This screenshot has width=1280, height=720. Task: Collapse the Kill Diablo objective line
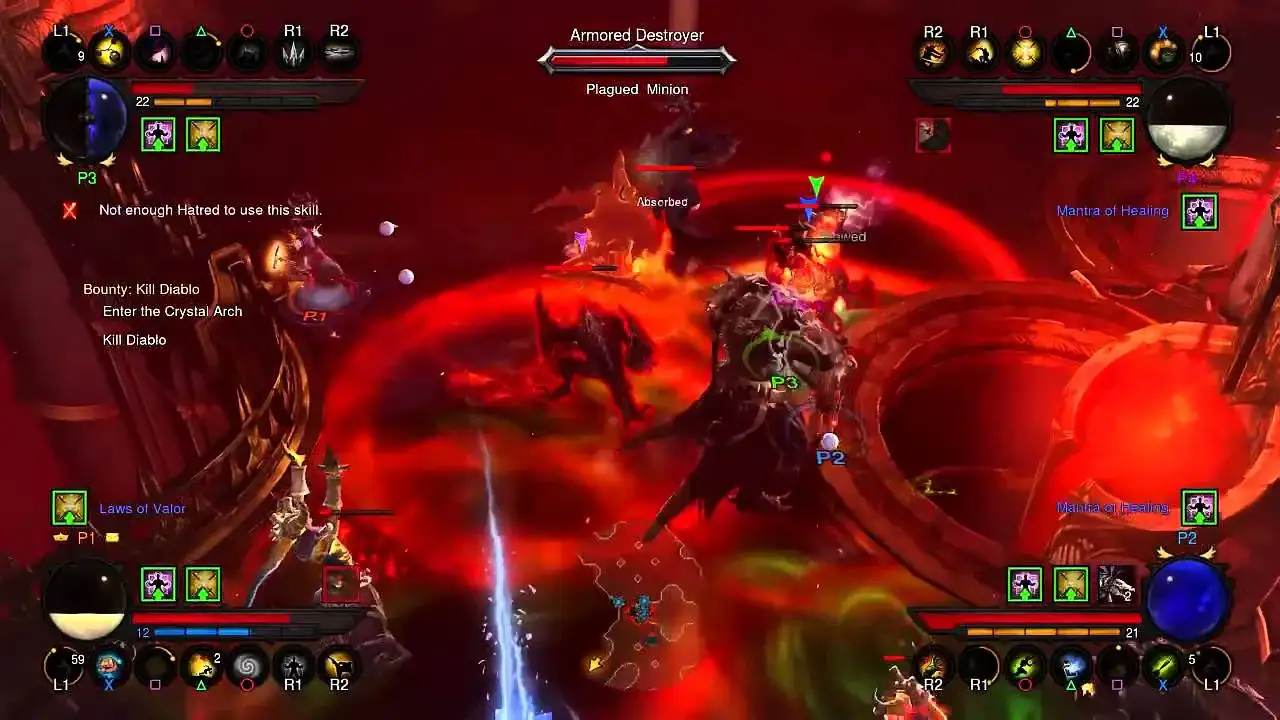click(x=134, y=339)
